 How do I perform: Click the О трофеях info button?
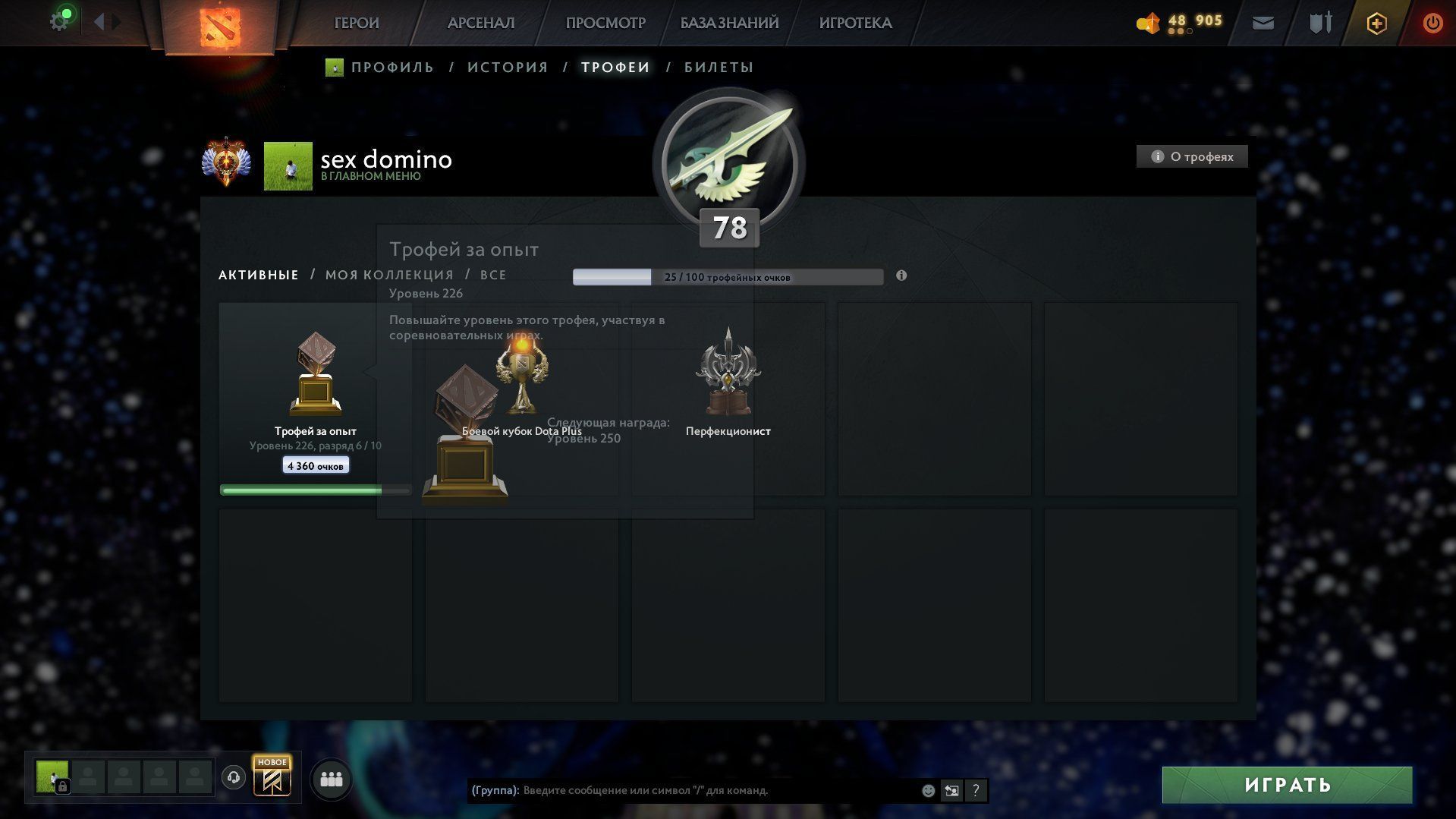coord(1191,156)
